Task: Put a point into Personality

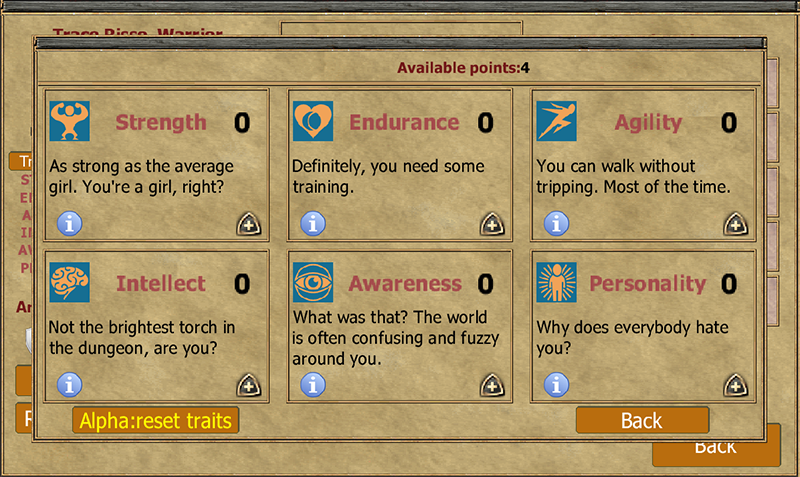Action: coord(735,385)
